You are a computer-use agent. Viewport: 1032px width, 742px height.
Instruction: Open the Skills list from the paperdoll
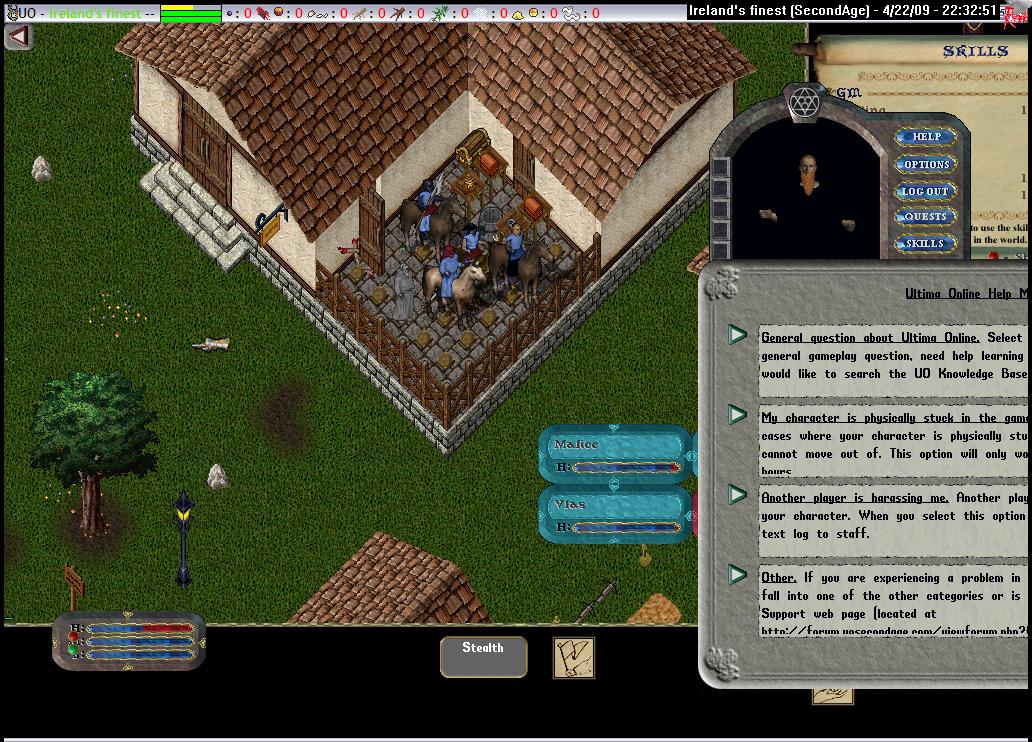click(925, 243)
